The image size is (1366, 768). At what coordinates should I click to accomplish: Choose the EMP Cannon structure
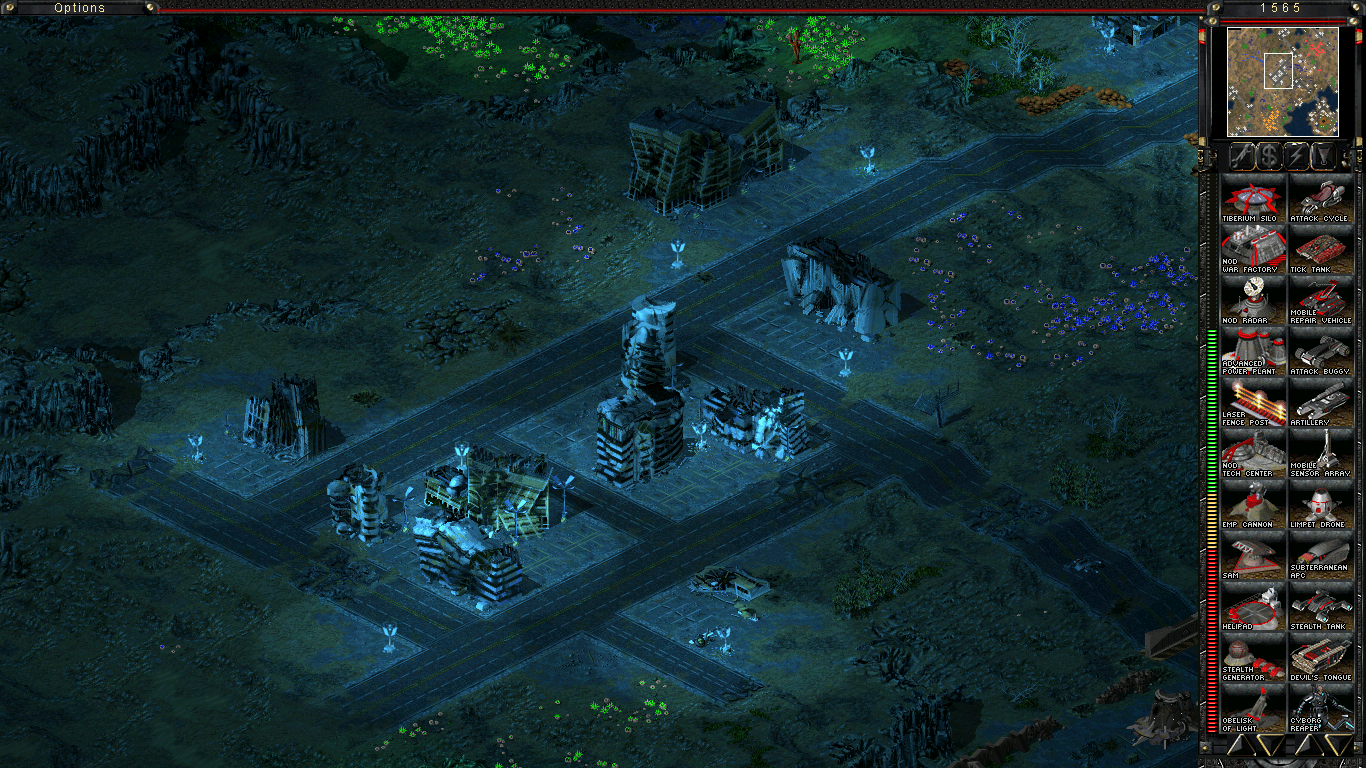pos(1253,504)
